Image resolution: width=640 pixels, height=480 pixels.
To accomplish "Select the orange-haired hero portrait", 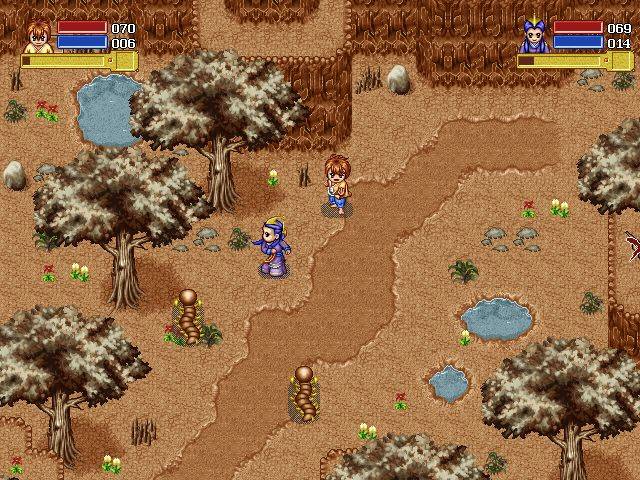I will (x=38, y=35).
